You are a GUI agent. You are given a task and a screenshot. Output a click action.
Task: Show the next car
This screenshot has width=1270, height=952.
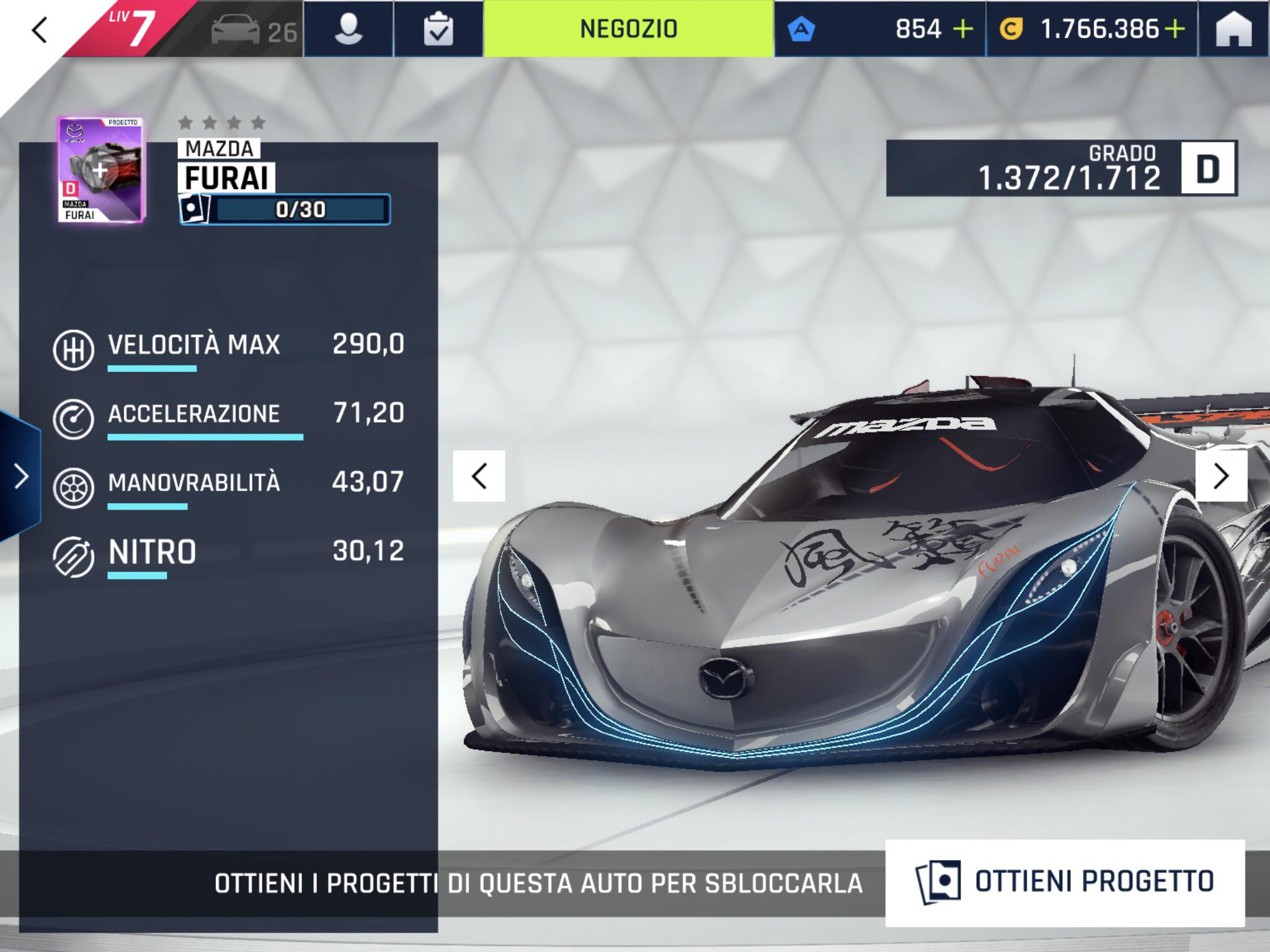point(1221,476)
